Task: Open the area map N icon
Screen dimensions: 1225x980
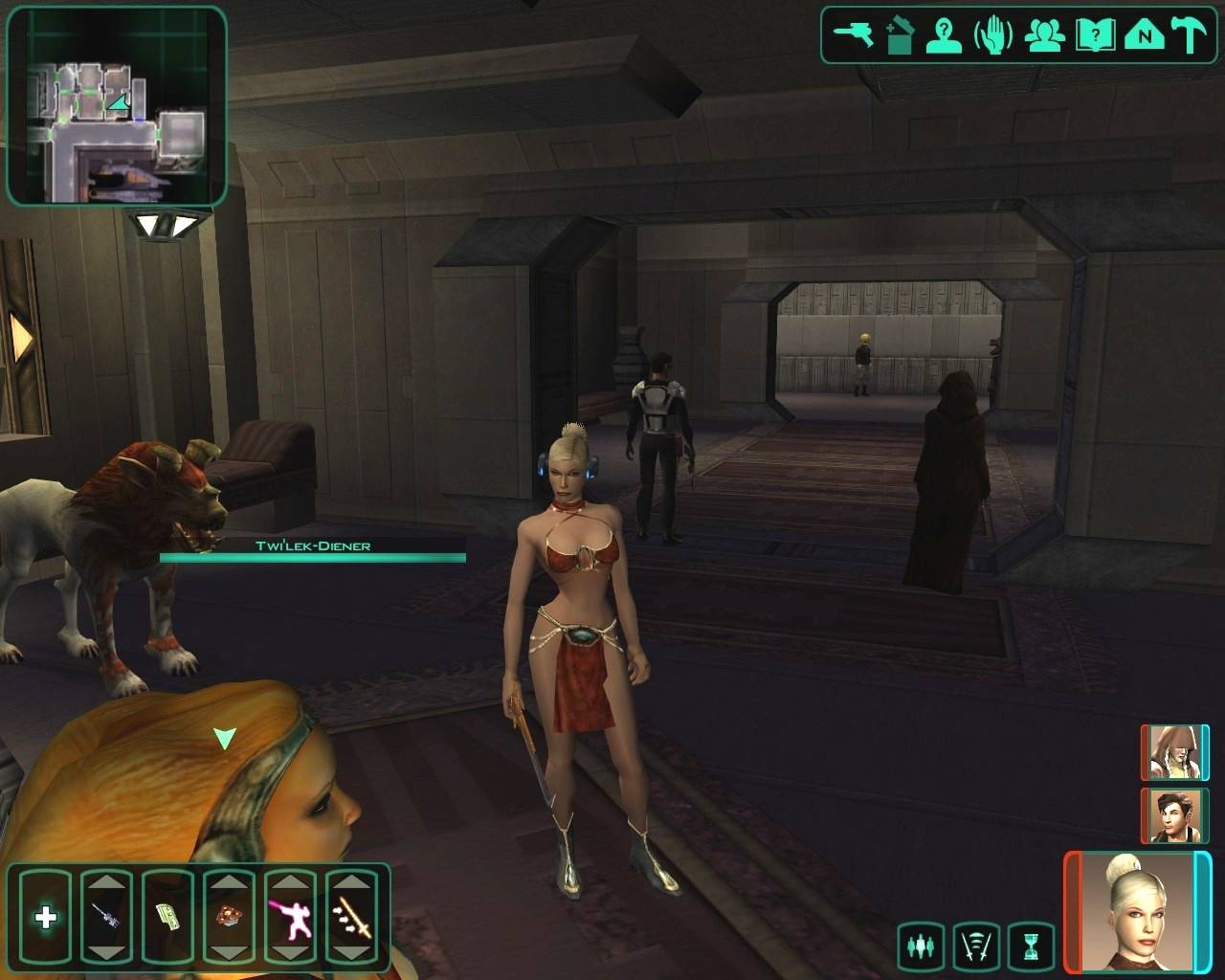Action: (1143, 35)
